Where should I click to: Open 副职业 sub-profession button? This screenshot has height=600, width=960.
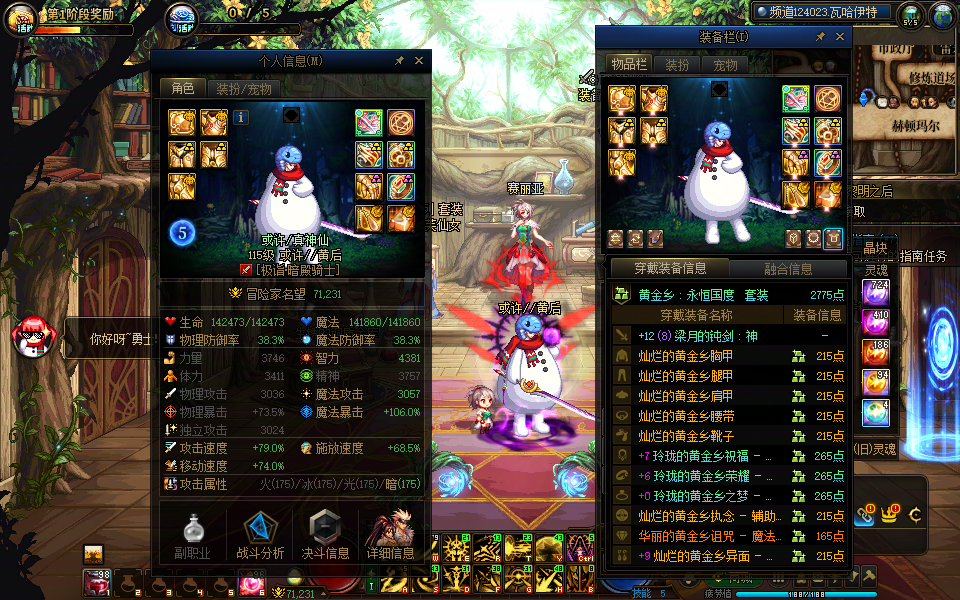tap(192, 535)
